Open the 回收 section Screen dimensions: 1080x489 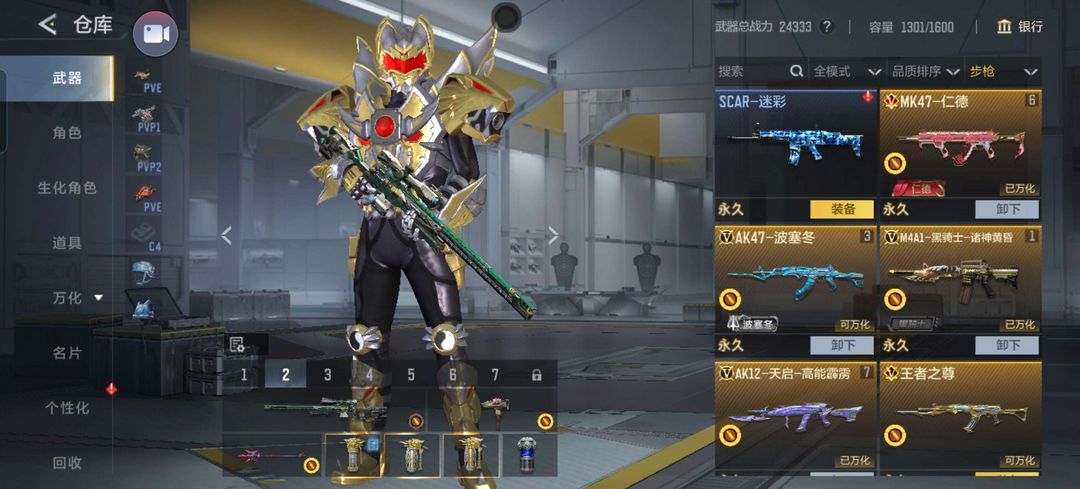pos(66,462)
